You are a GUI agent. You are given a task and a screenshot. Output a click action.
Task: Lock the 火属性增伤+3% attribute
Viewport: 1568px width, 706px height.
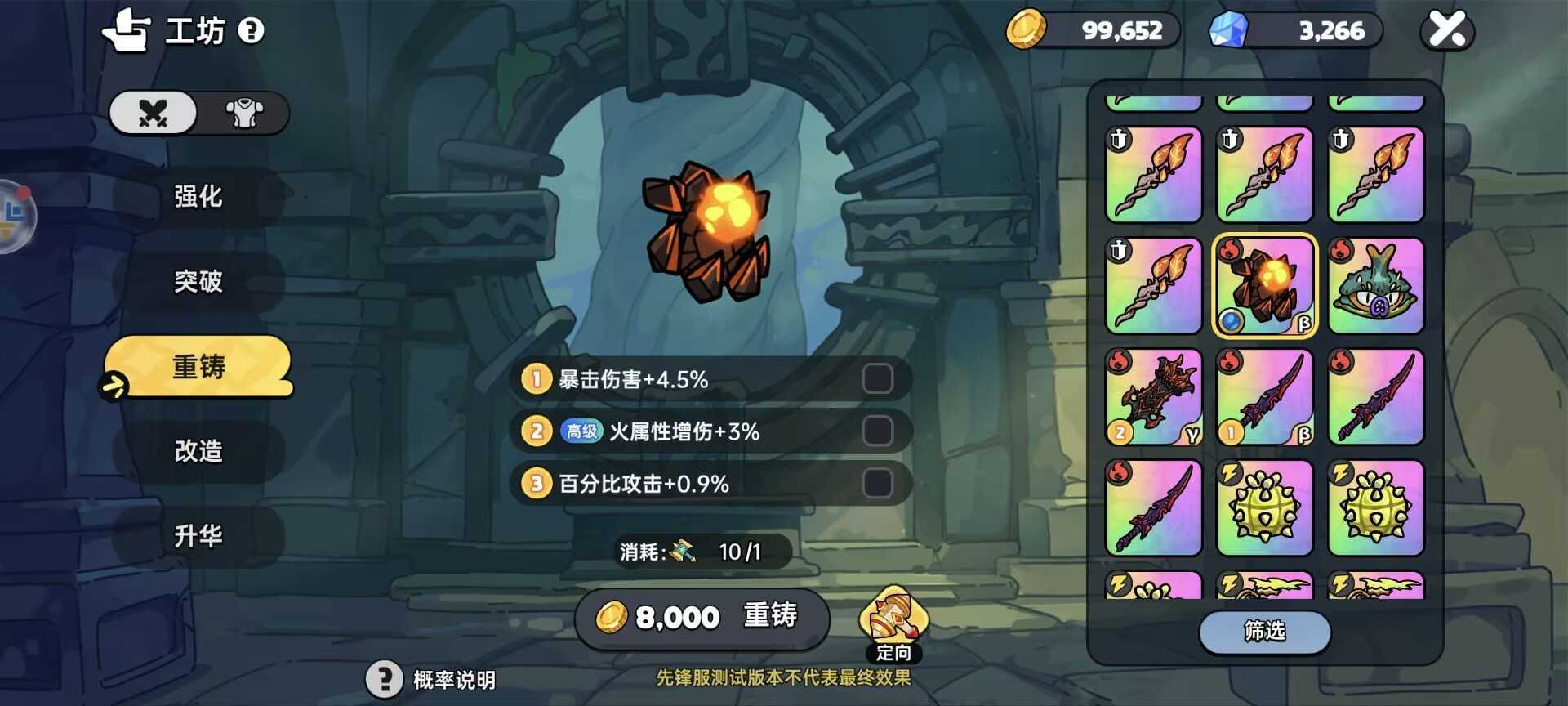(880, 431)
